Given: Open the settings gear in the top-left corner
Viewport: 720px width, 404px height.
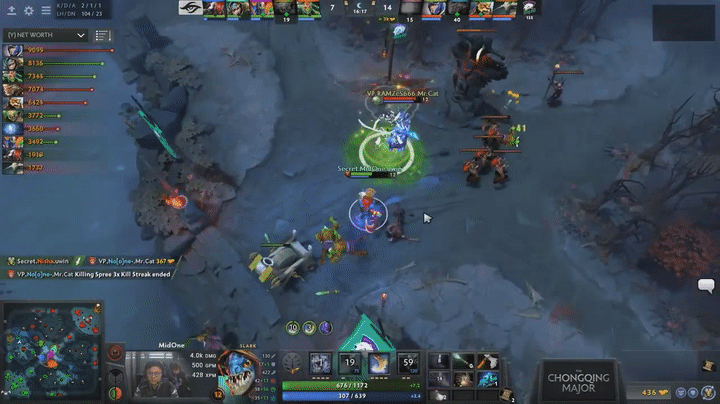Looking at the screenshot, I should pyautogui.click(x=28, y=11).
